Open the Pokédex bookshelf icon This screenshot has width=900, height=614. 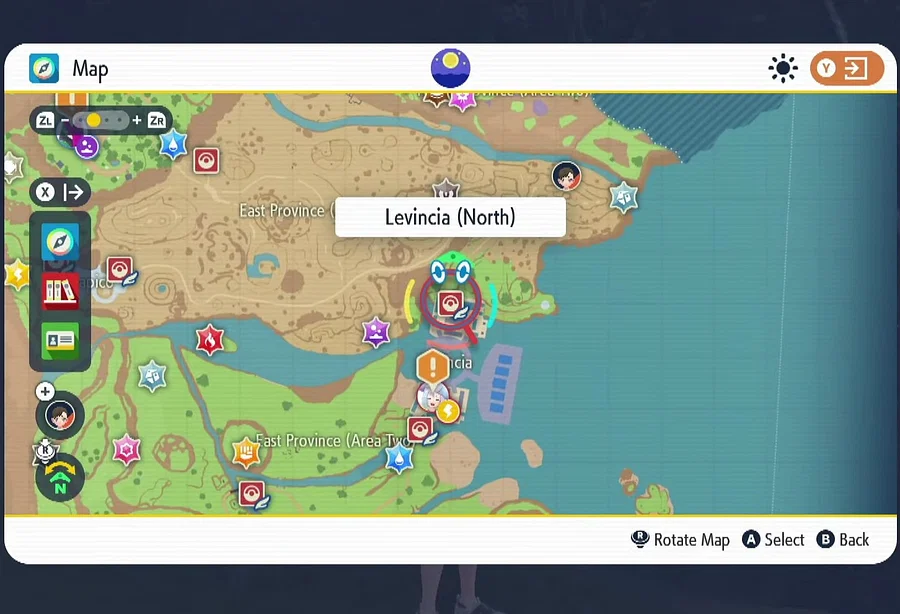[60, 291]
